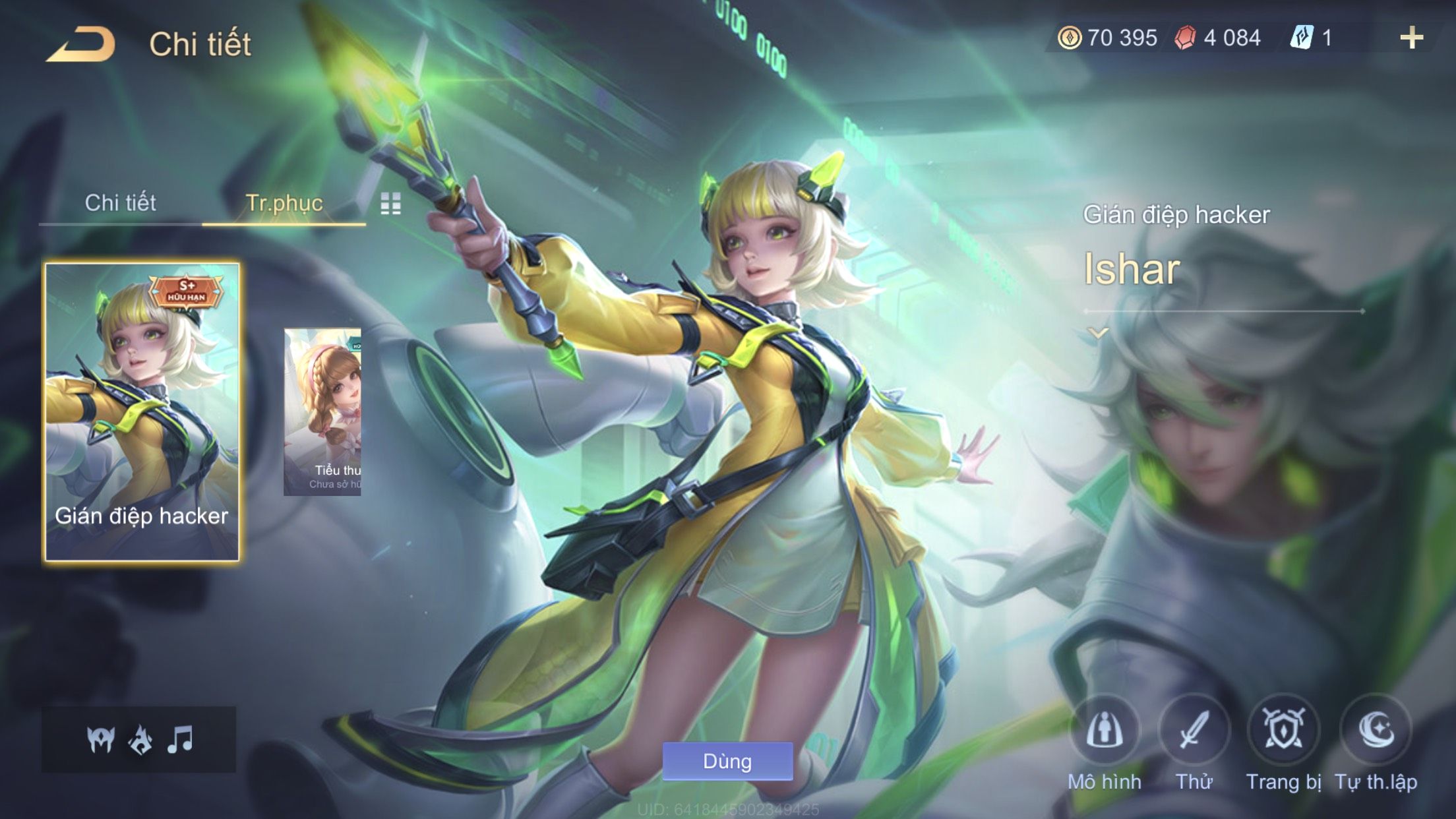Click the winged mask effect icon
This screenshot has width=1456, height=819.
101,740
